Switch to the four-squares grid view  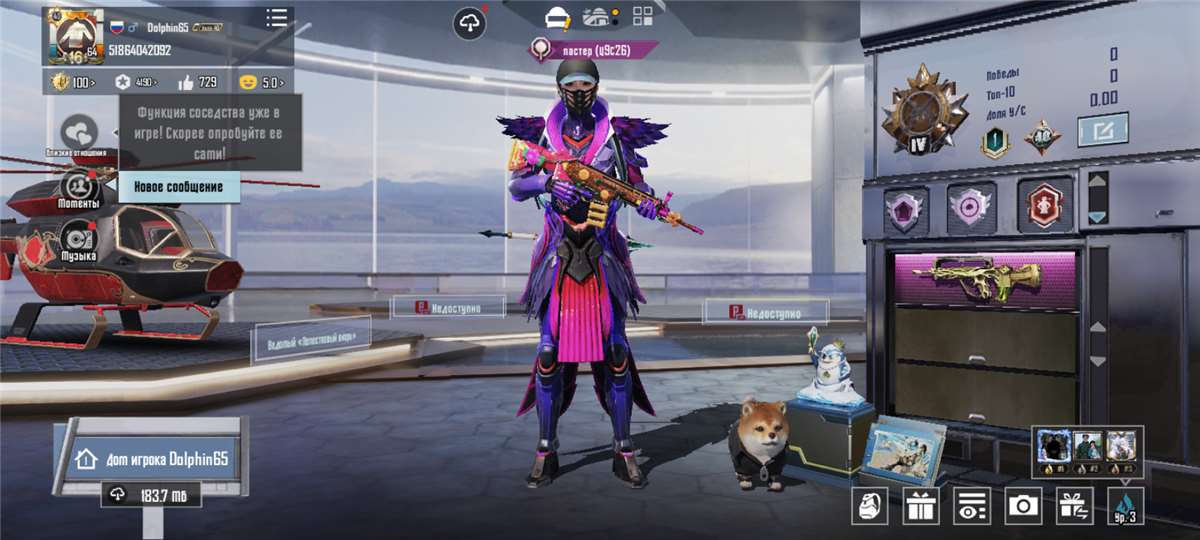pos(643,17)
